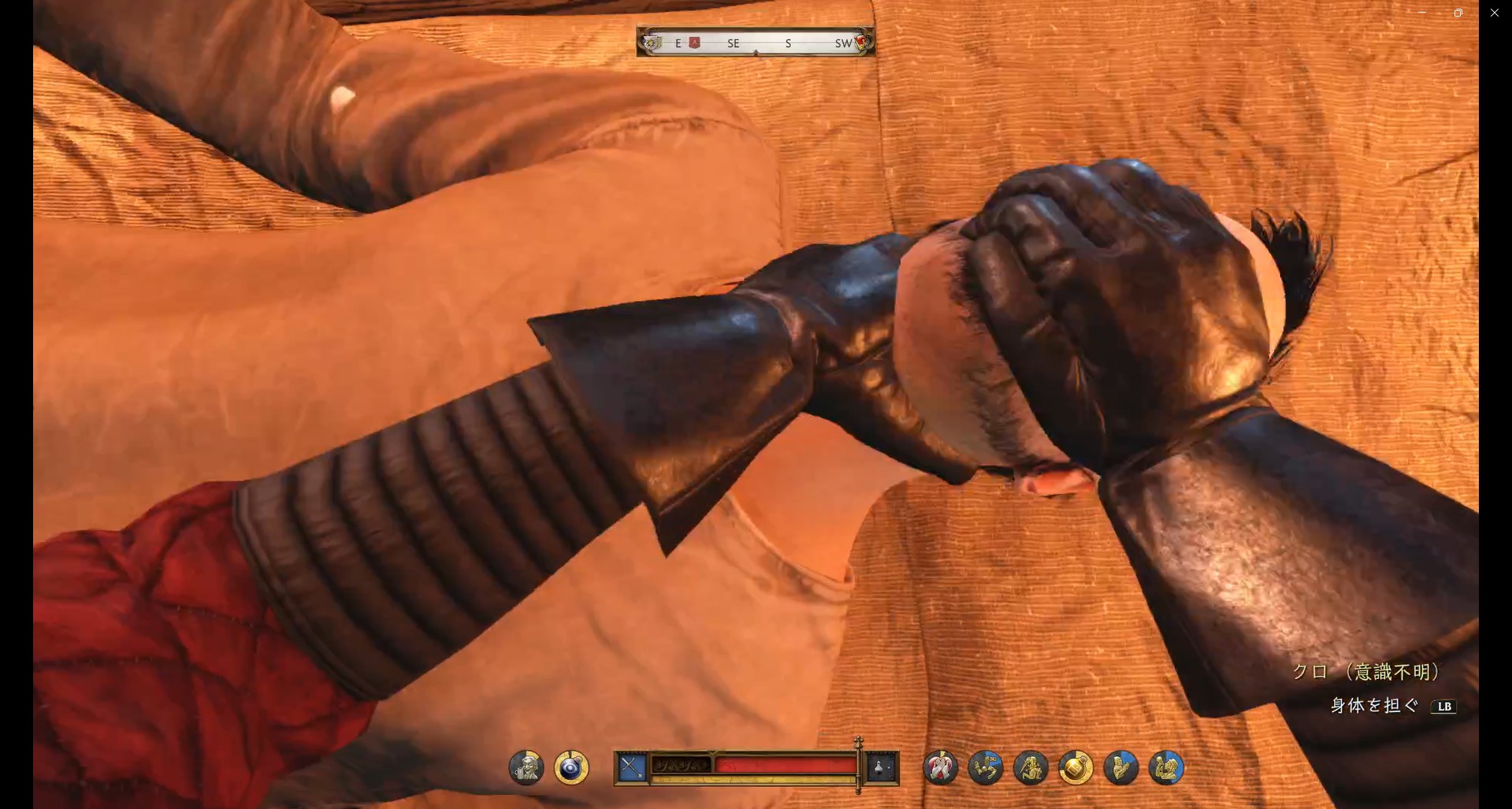Open the crossed weapon slot
The width and height of the screenshot is (1512, 809).
[x=632, y=767]
